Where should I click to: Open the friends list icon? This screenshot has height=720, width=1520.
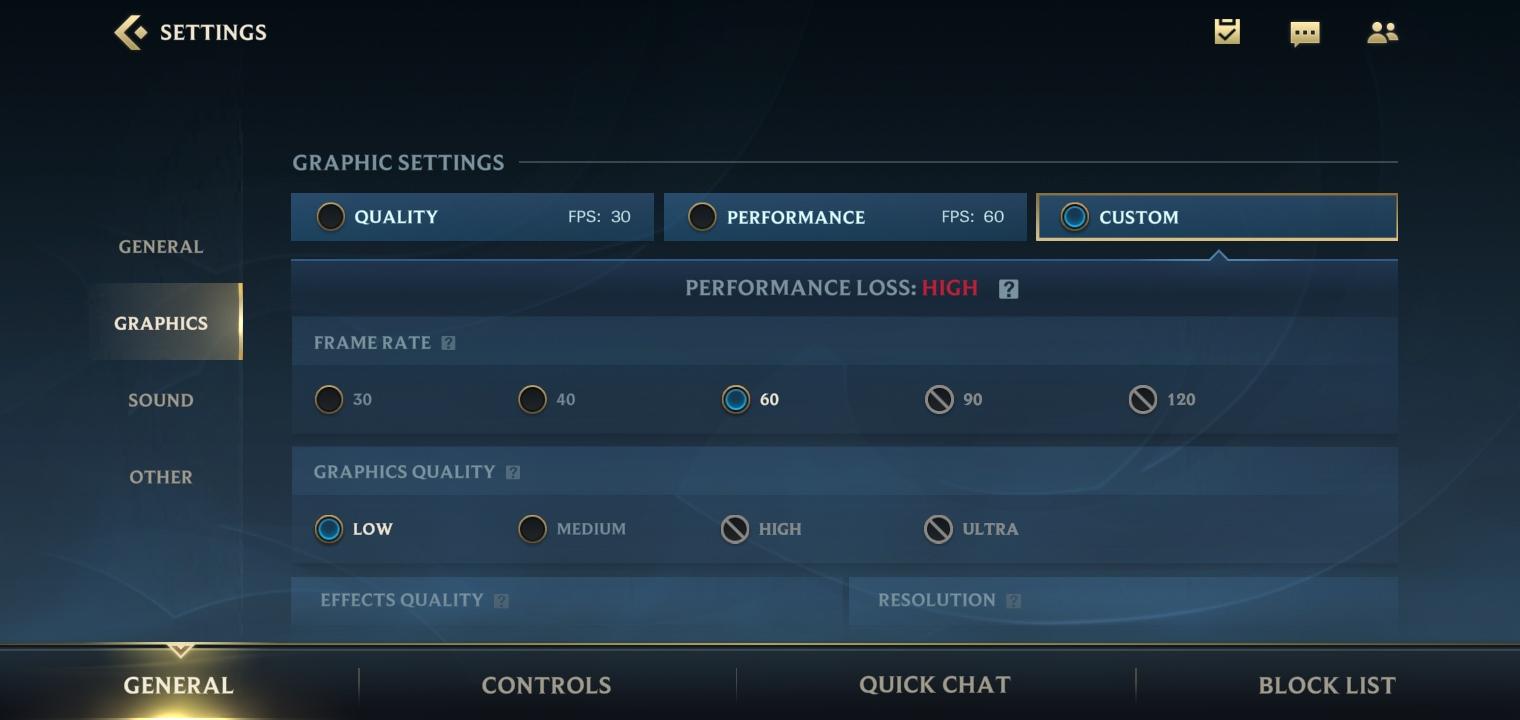click(1382, 33)
